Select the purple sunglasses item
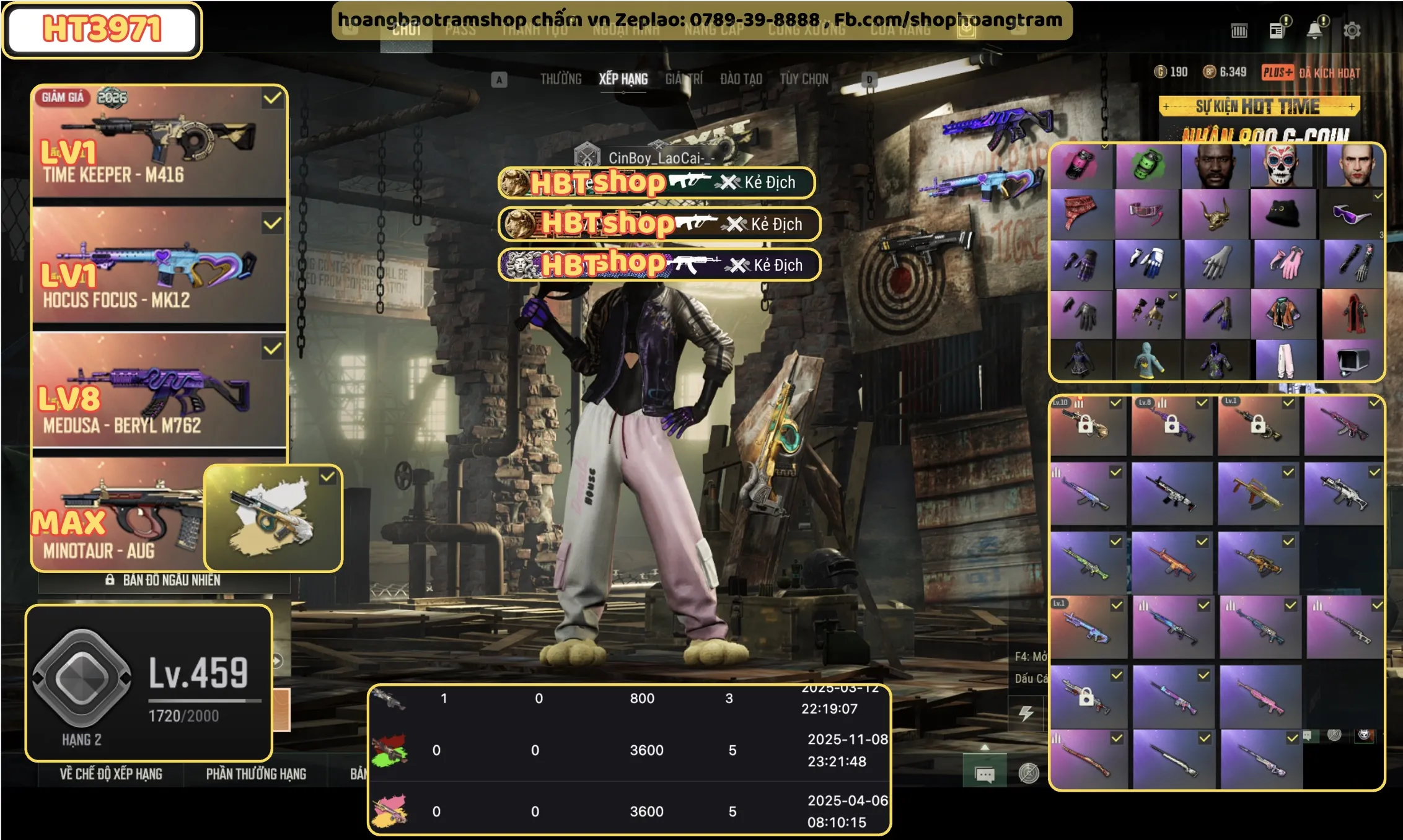The image size is (1403, 840). 1351,214
